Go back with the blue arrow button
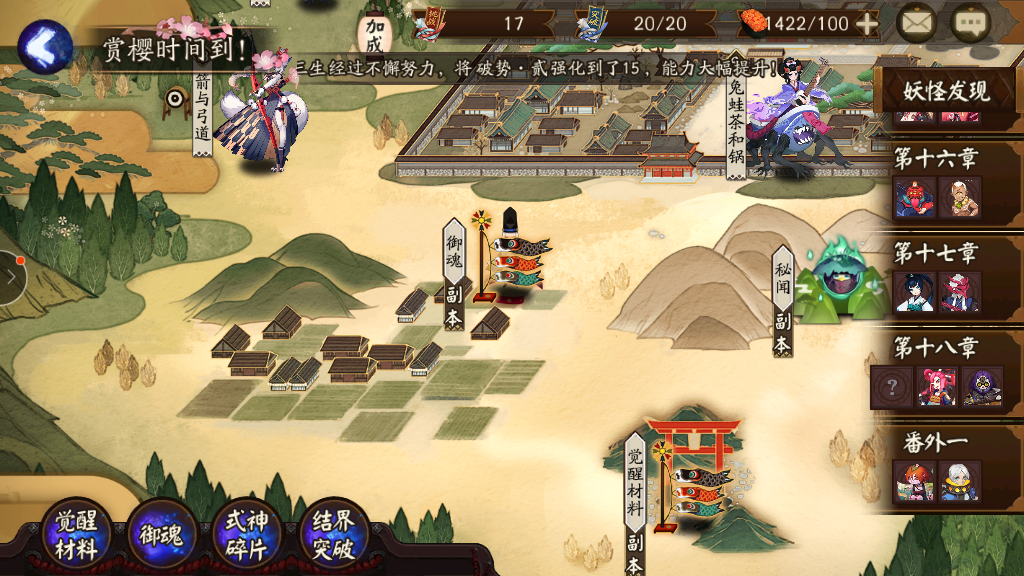 pyautogui.click(x=44, y=45)
